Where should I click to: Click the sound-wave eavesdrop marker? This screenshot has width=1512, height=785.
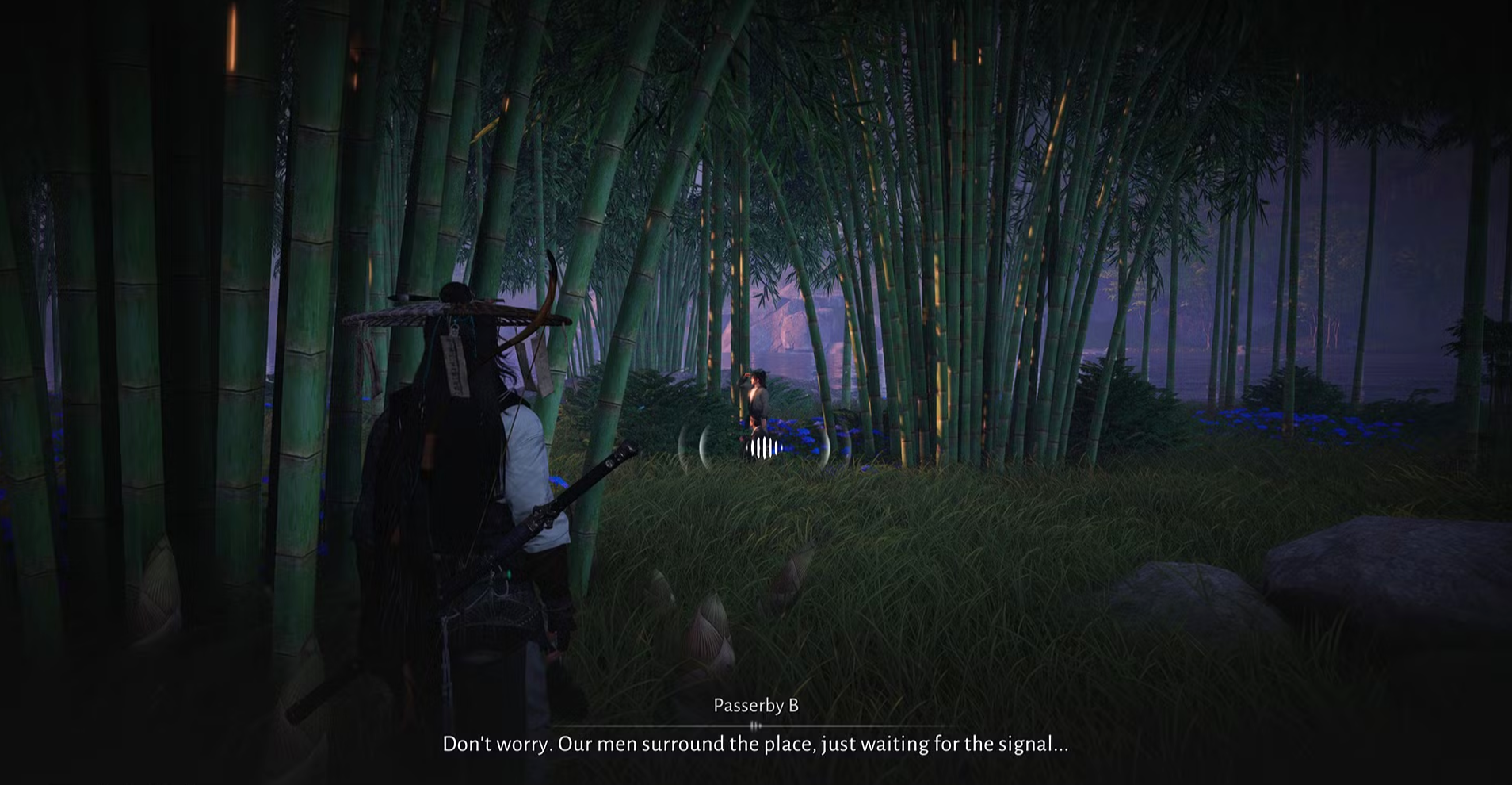click(x=764, y=448)
